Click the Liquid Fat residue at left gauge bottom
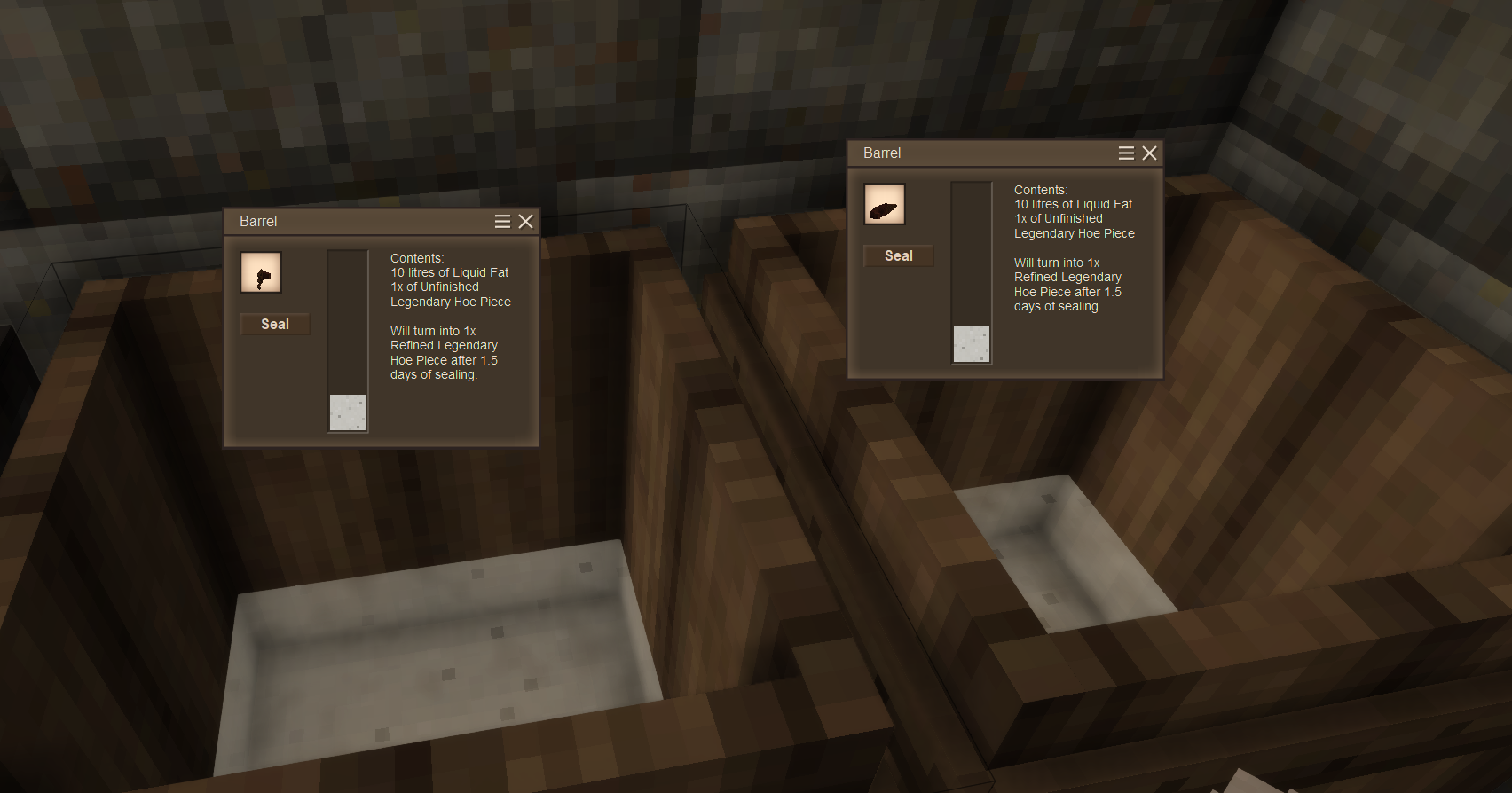Screen dimensions: 1512x793 point(348,411)
